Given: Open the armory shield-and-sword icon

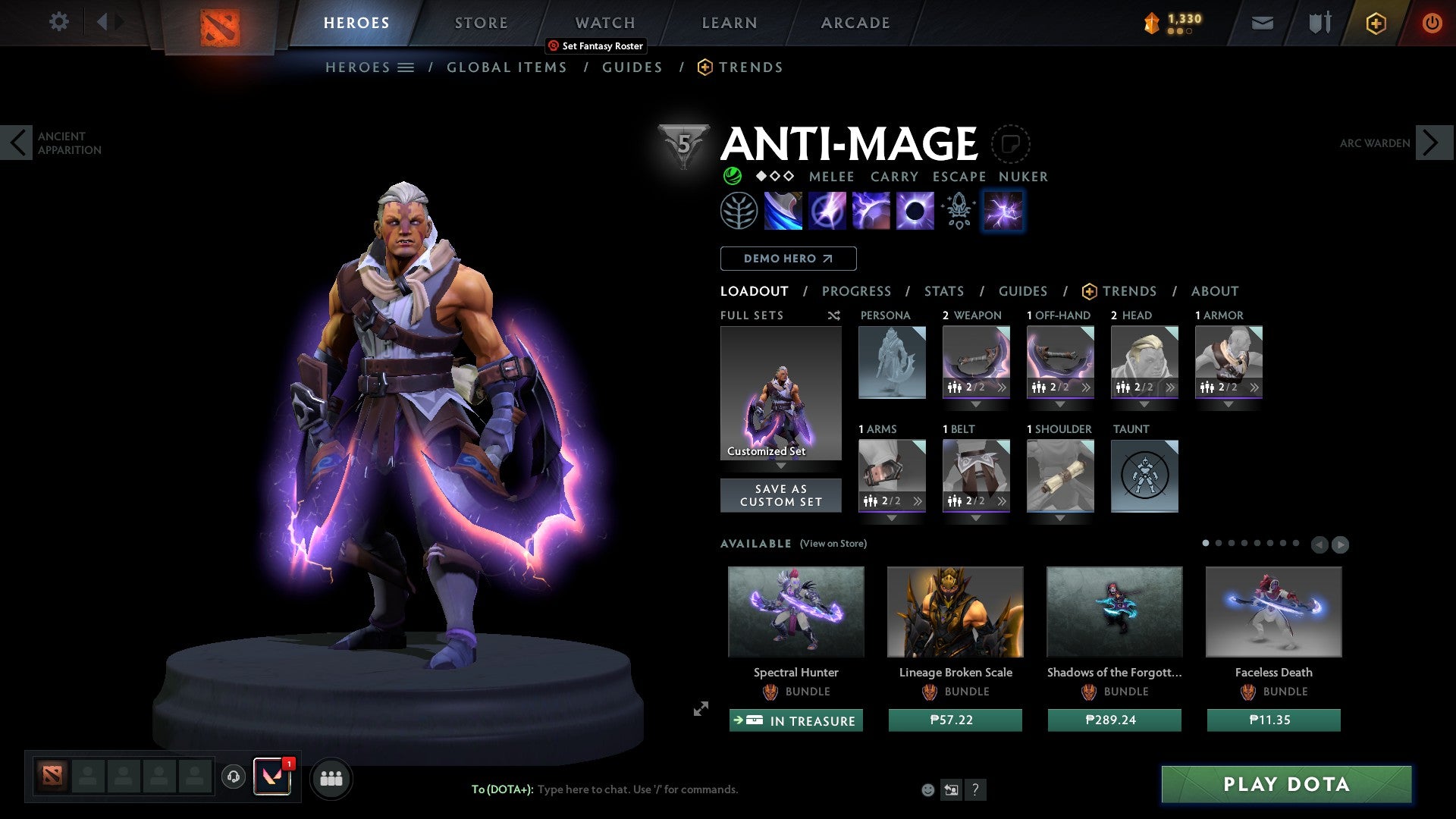Looking at the screenshot, I should click(x=1319, y=23).
